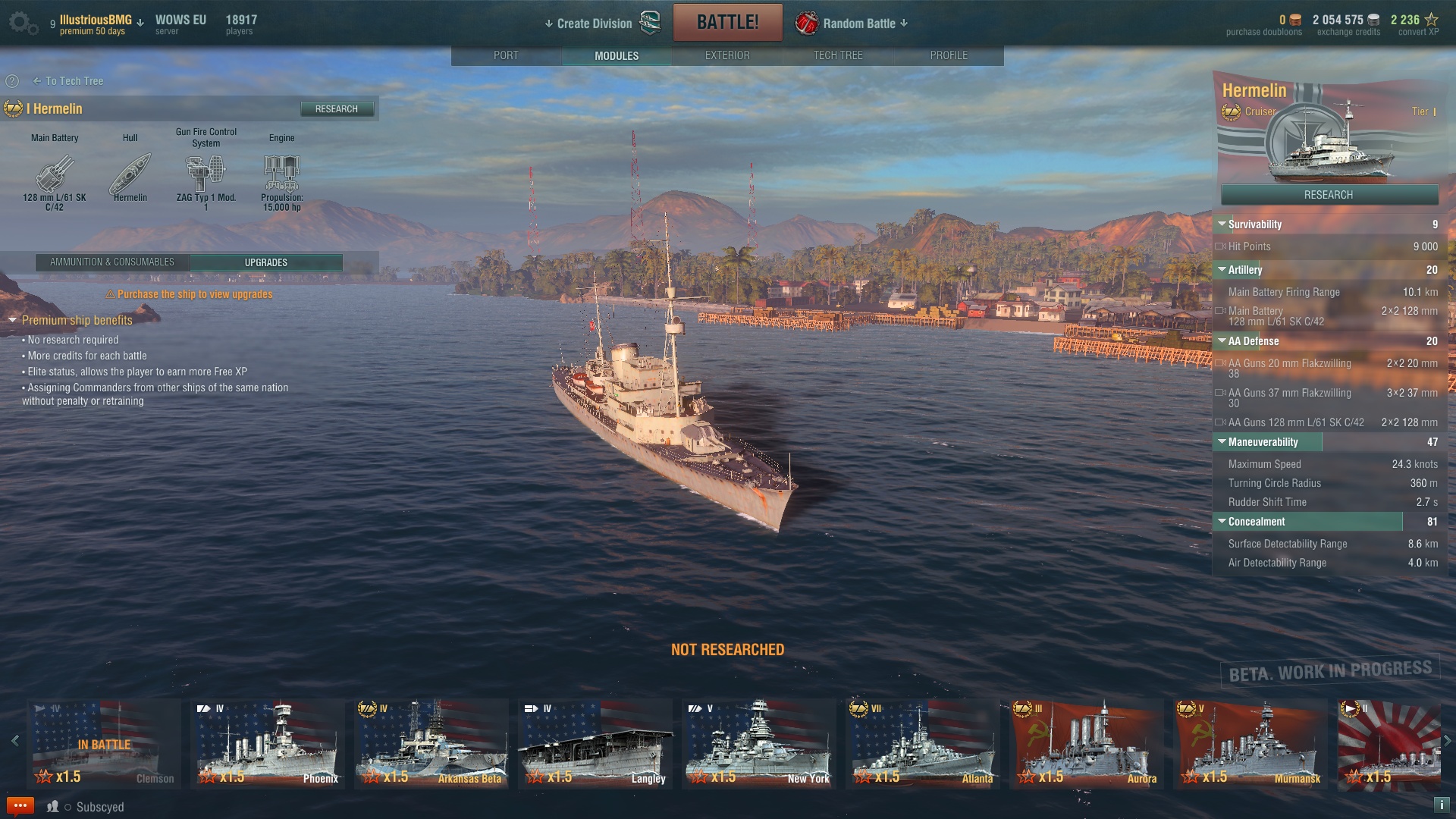Pick the Atlanta ship from the carousel
1456x819 pixels.
(923, 743)
